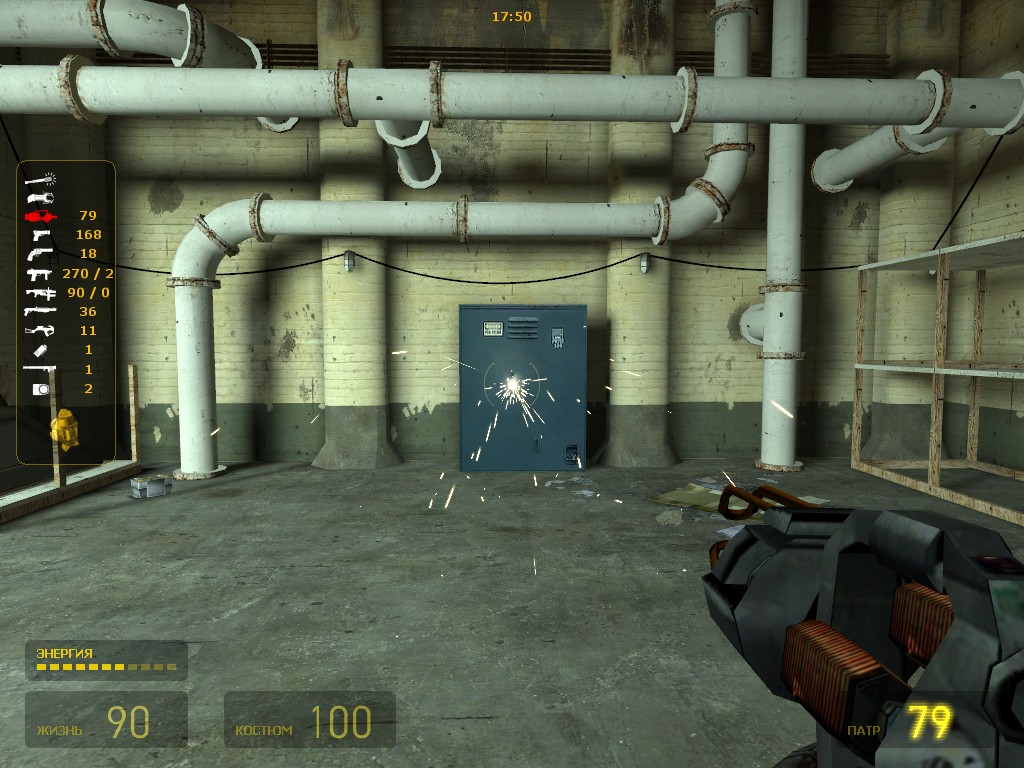Select the stun baton weapon icon
This screenshot has height=768, width=1024.
41,178
